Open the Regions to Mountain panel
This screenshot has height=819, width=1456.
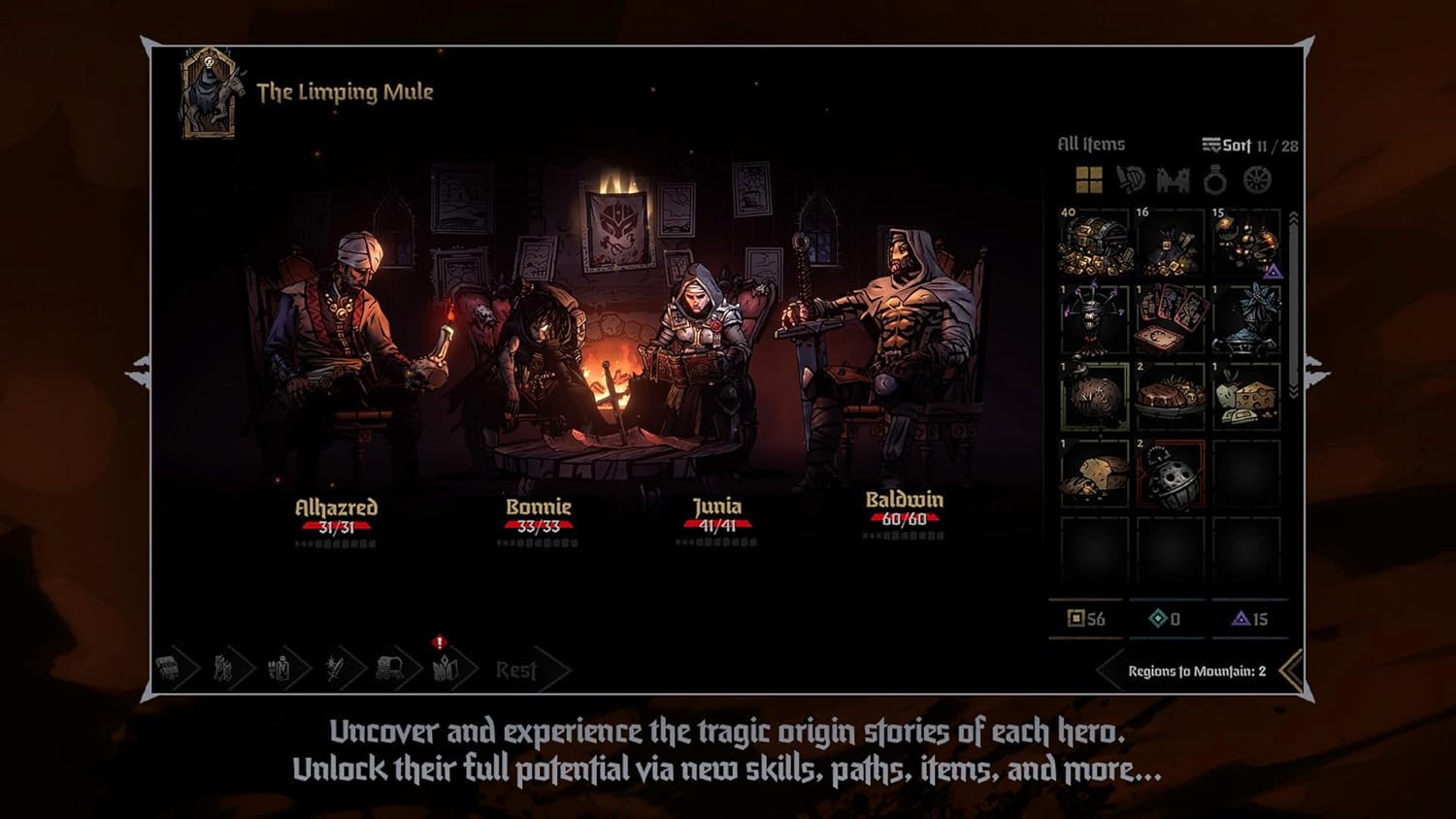click(1196, 672)
